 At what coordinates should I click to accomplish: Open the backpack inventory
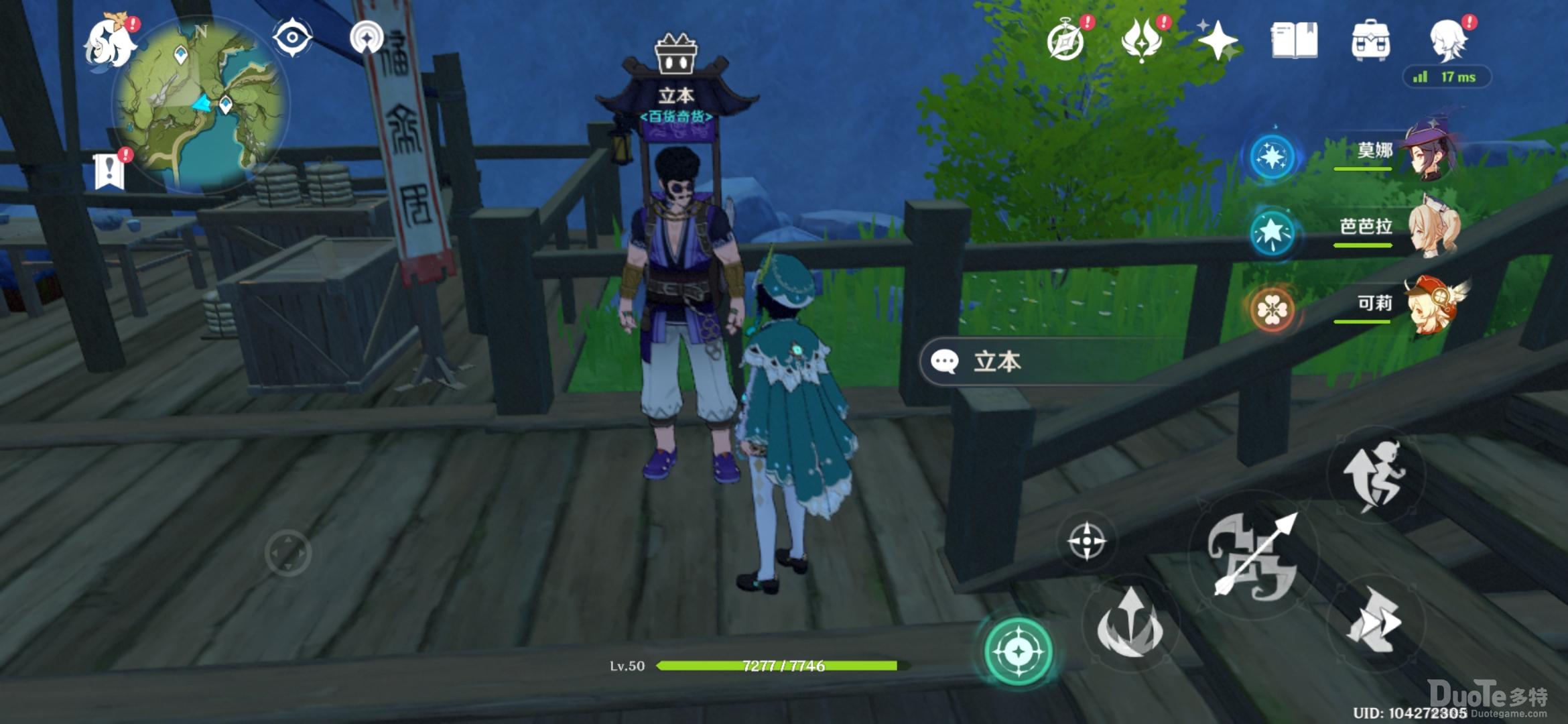click(1370, 40)
